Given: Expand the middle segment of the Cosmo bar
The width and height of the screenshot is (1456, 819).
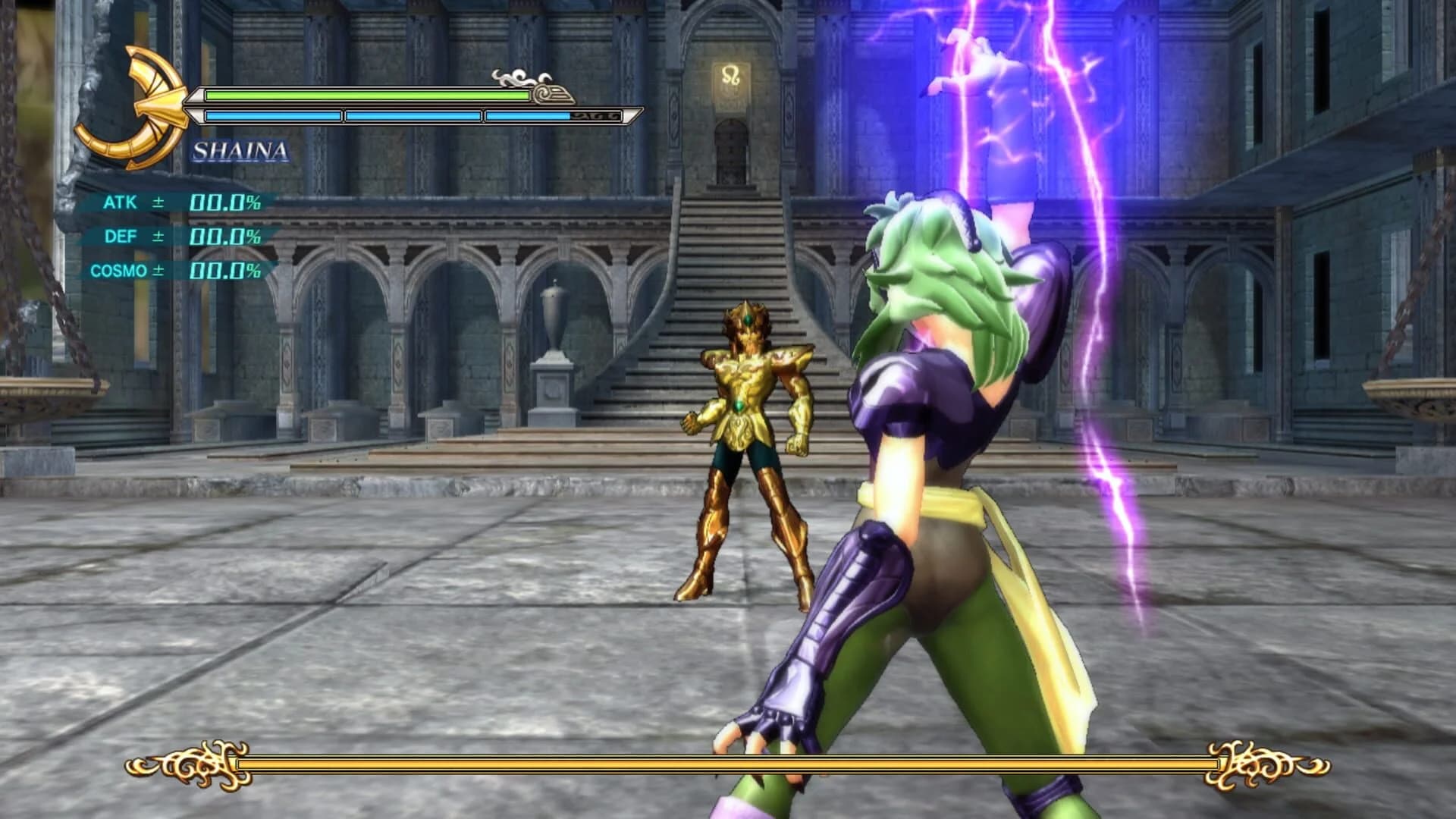Looking at the screenshot, I should click(x=413, y=115).
